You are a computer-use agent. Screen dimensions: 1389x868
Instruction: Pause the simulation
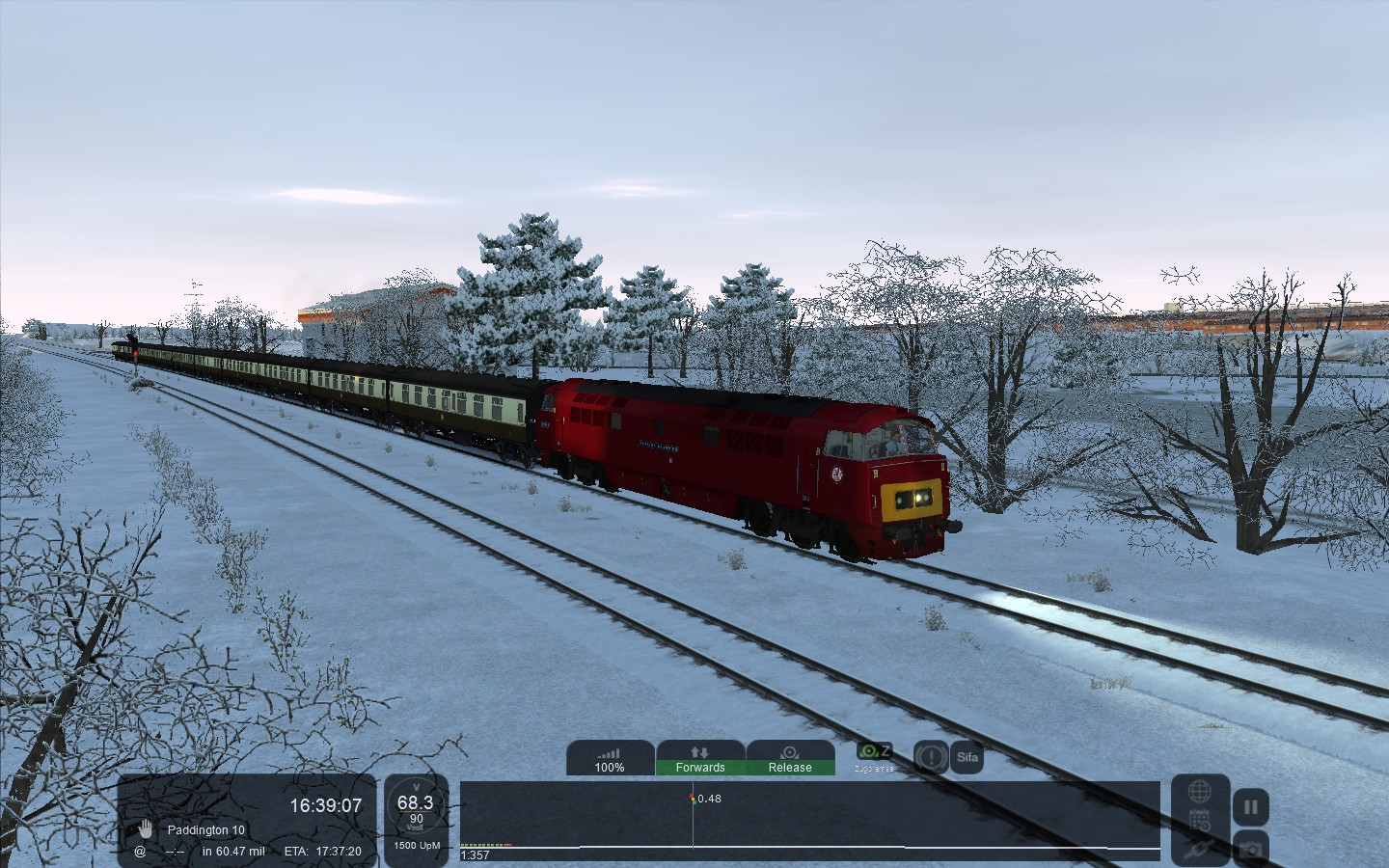1251,807
